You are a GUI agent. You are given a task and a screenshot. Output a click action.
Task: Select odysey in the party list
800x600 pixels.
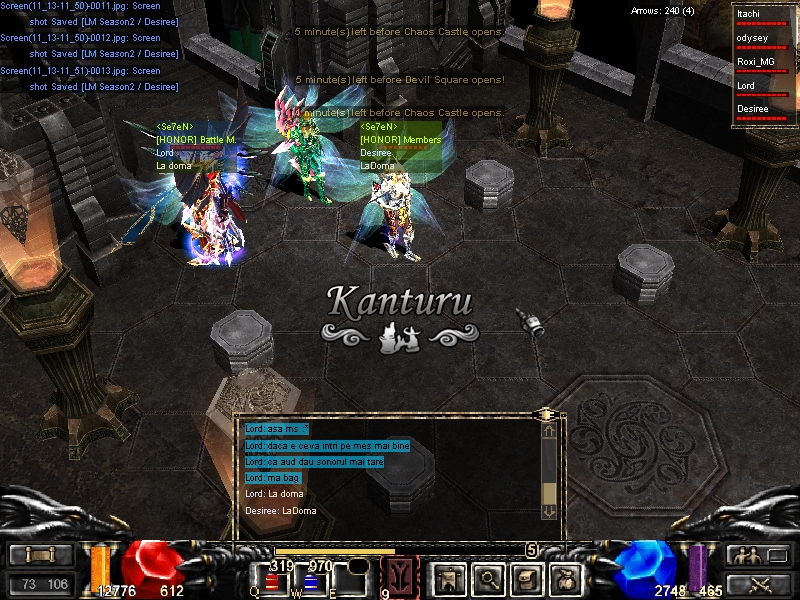click(763, 38)
